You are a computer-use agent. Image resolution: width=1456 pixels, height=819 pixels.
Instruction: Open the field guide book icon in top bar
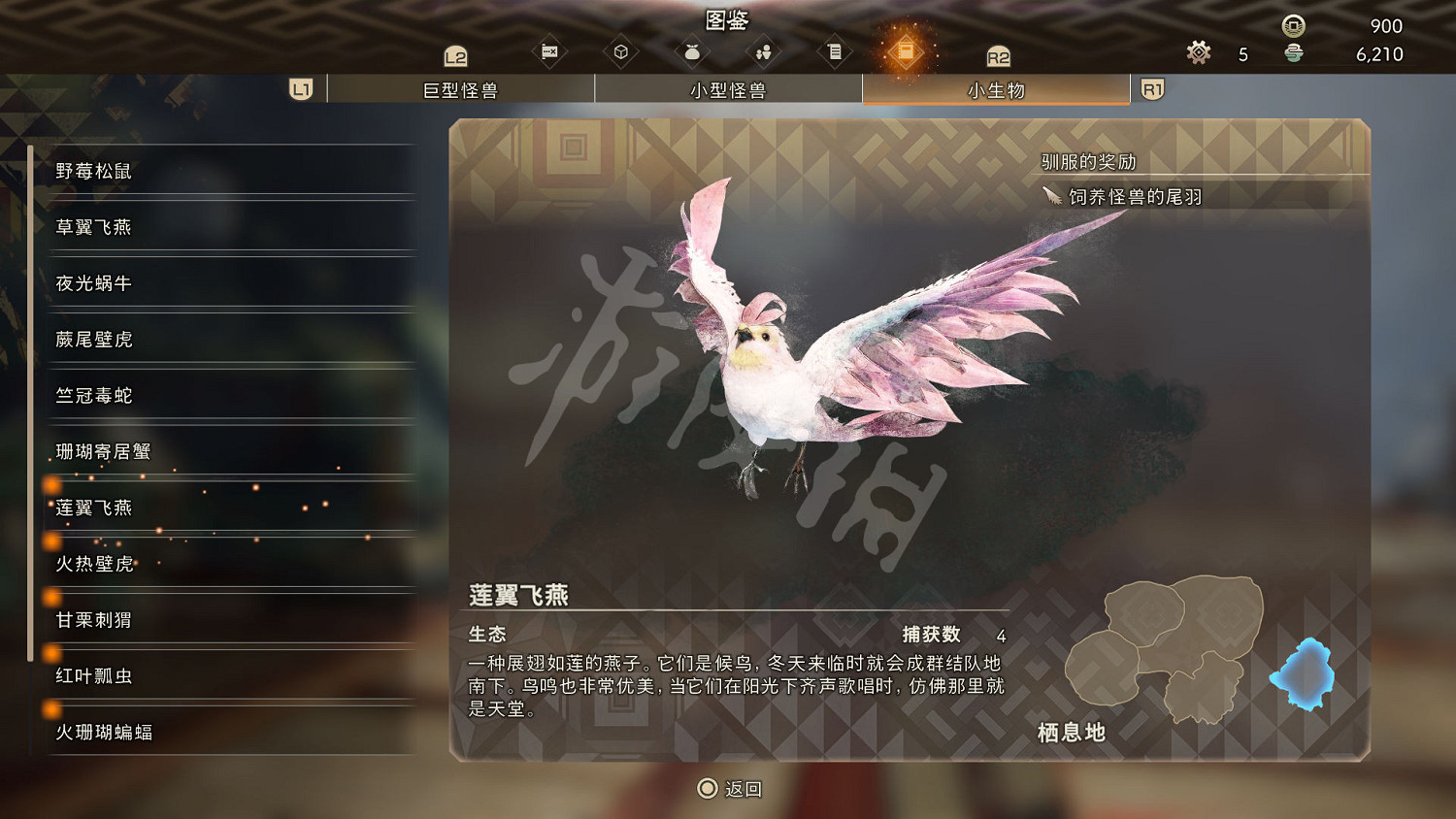[906, 50]
